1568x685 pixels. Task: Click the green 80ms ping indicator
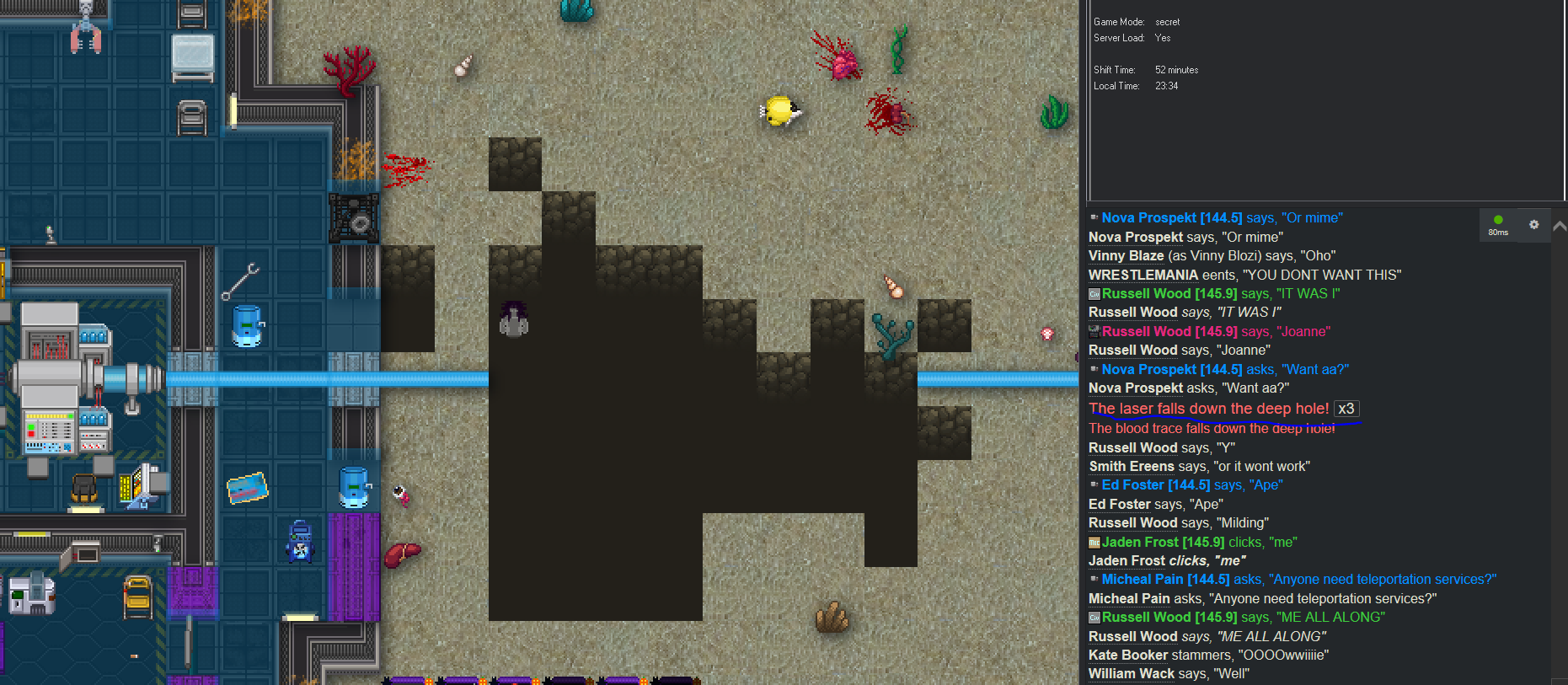click(x=1498, y=224)
